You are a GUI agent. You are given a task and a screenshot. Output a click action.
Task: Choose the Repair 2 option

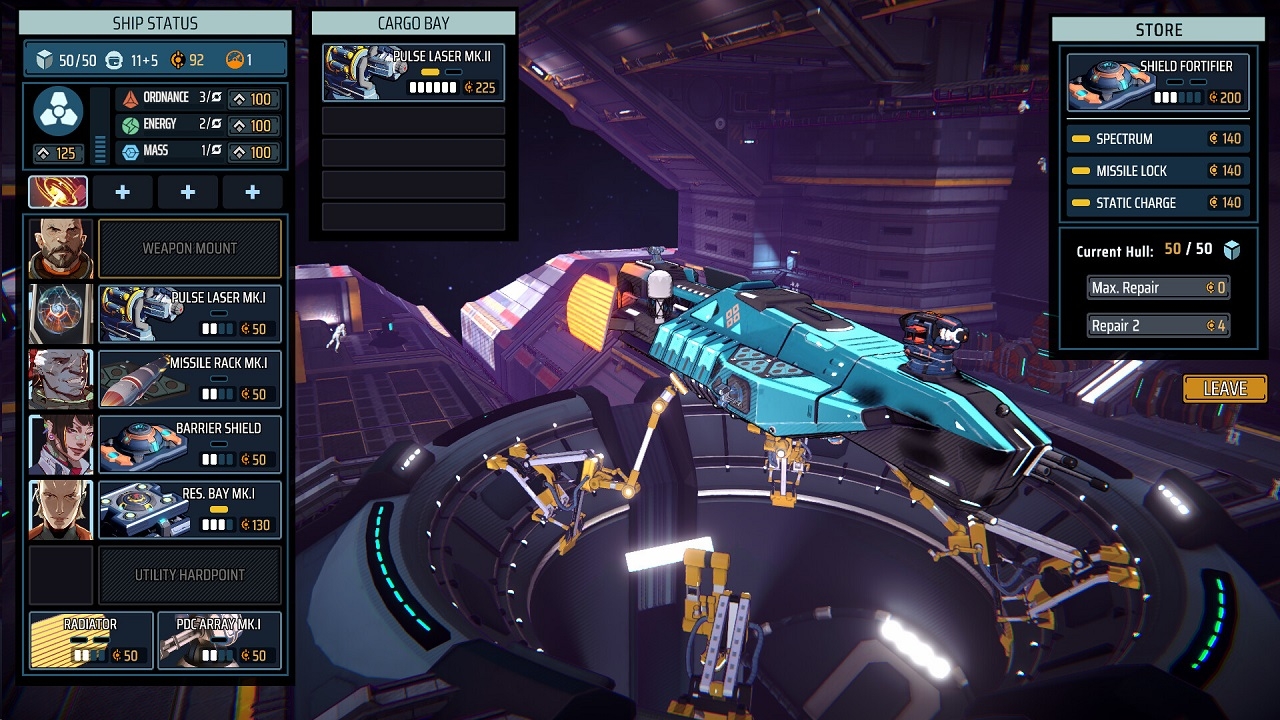(1158, 326)
